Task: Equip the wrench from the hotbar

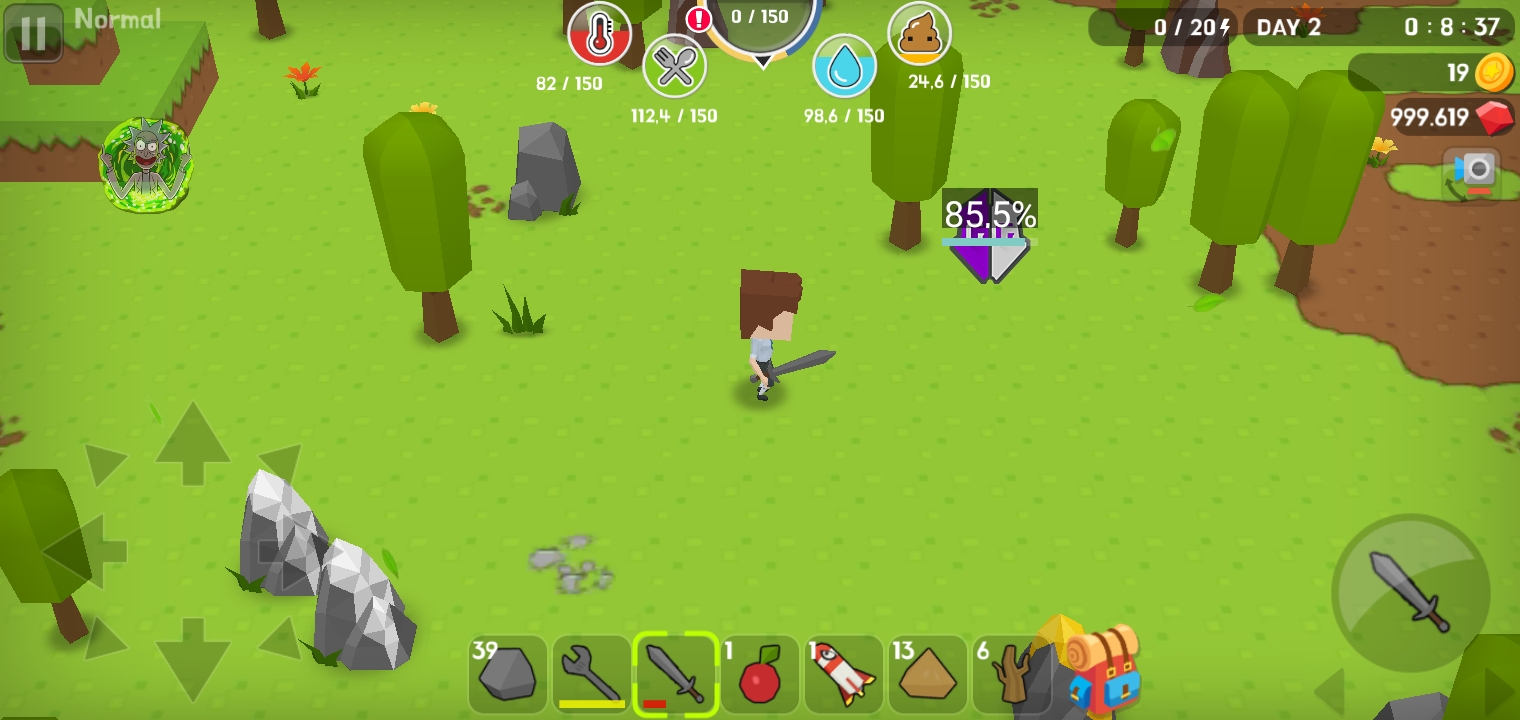Action: 592,674
